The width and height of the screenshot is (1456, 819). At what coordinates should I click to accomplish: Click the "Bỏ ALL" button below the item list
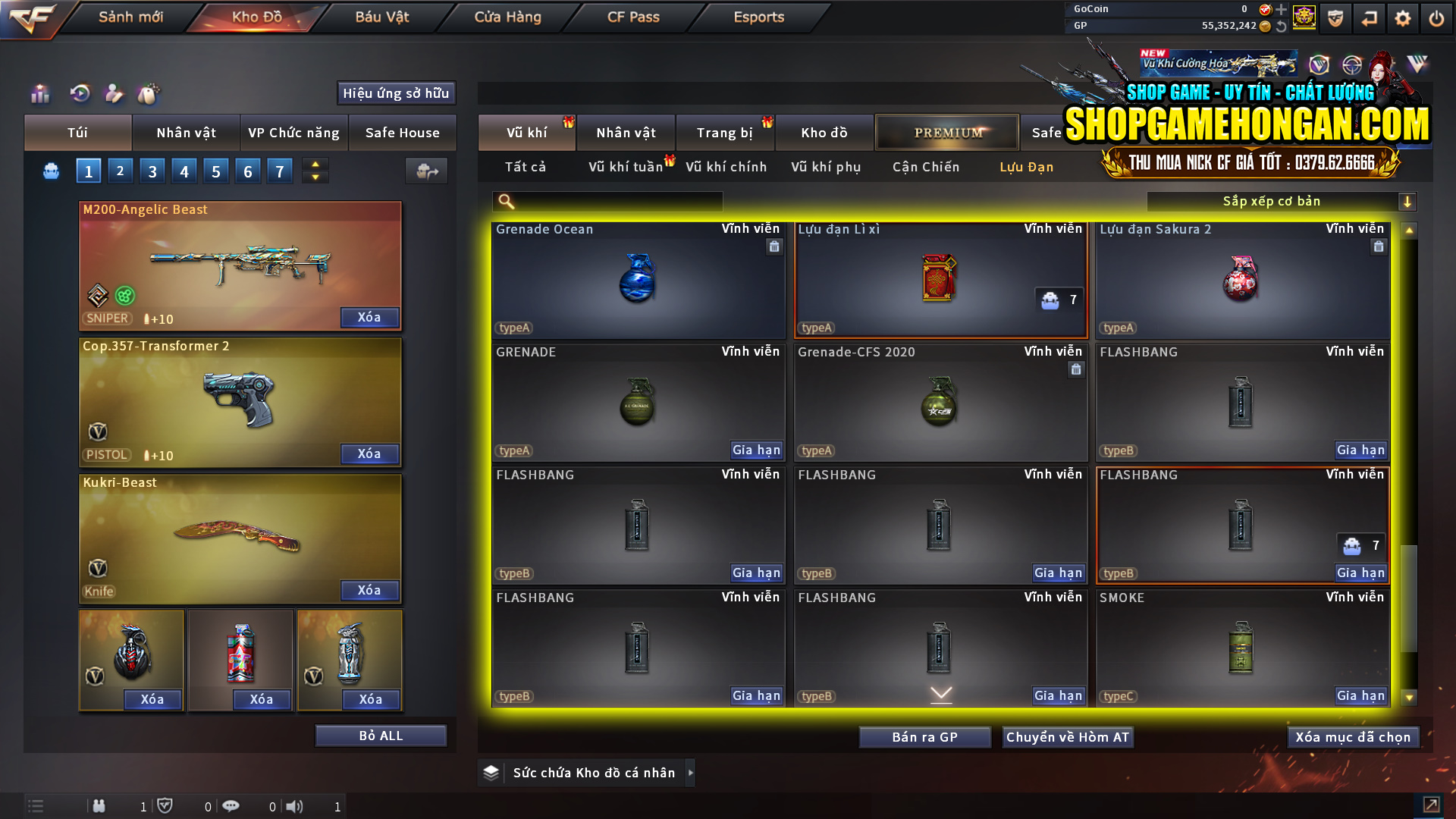pos(381,735)
